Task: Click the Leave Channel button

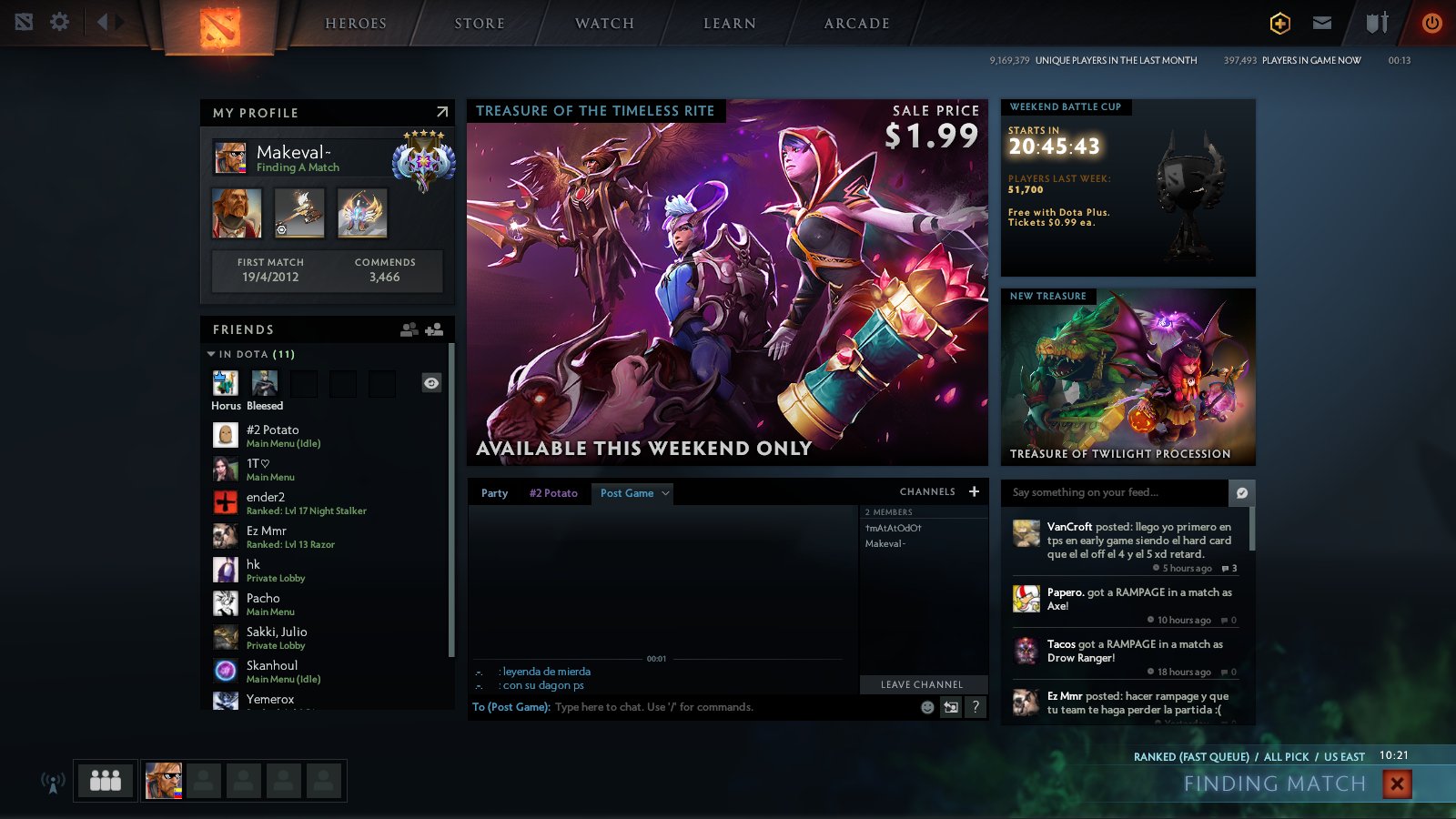Action: coord(921,684)
